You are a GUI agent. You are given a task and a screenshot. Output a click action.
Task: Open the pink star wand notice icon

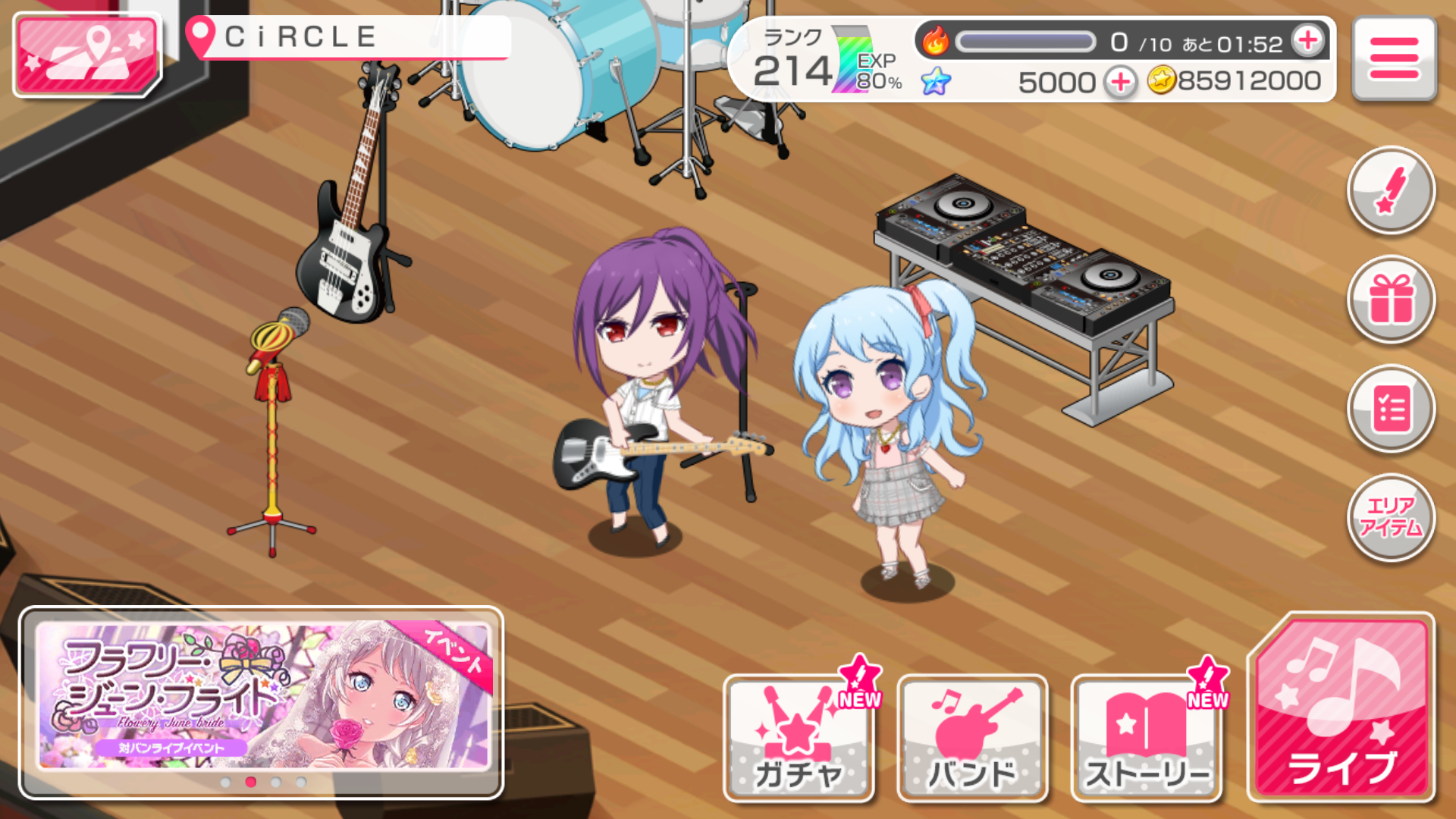[1391, 190]
